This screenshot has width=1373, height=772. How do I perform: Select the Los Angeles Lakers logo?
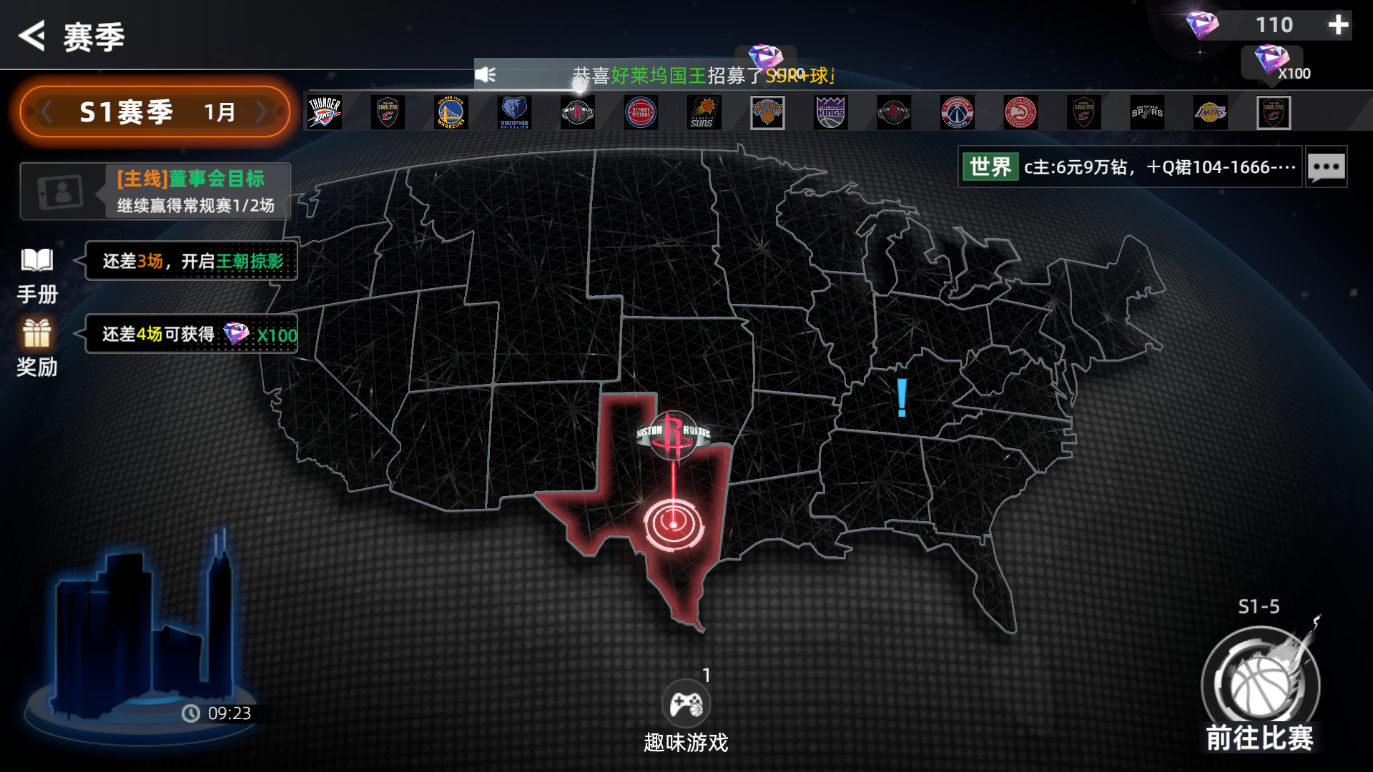point(1210,113)
